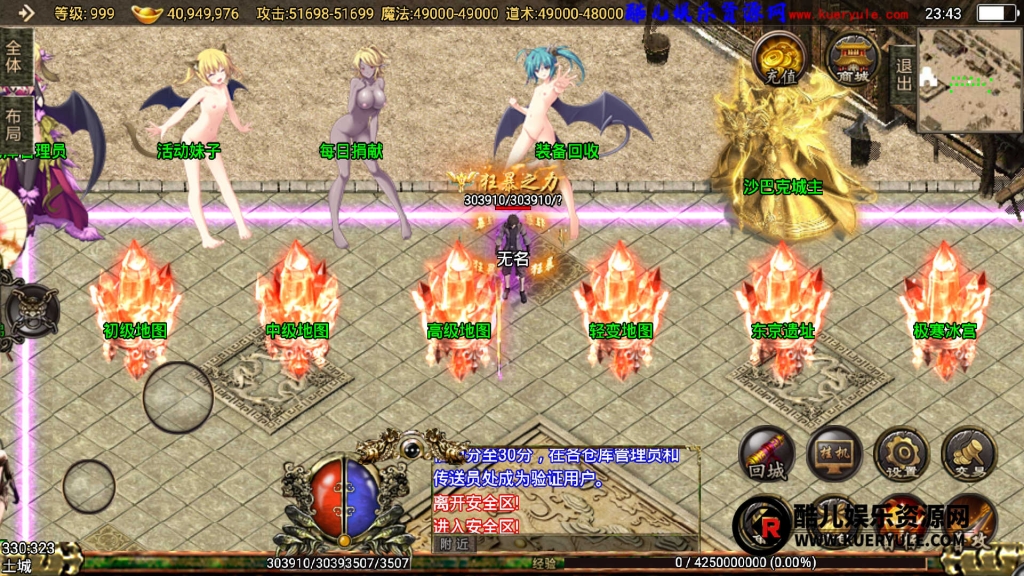Screen dimensions: 1024x576
Task: Toggle 挂机 auto-play mode
Action: coord(834,456)
